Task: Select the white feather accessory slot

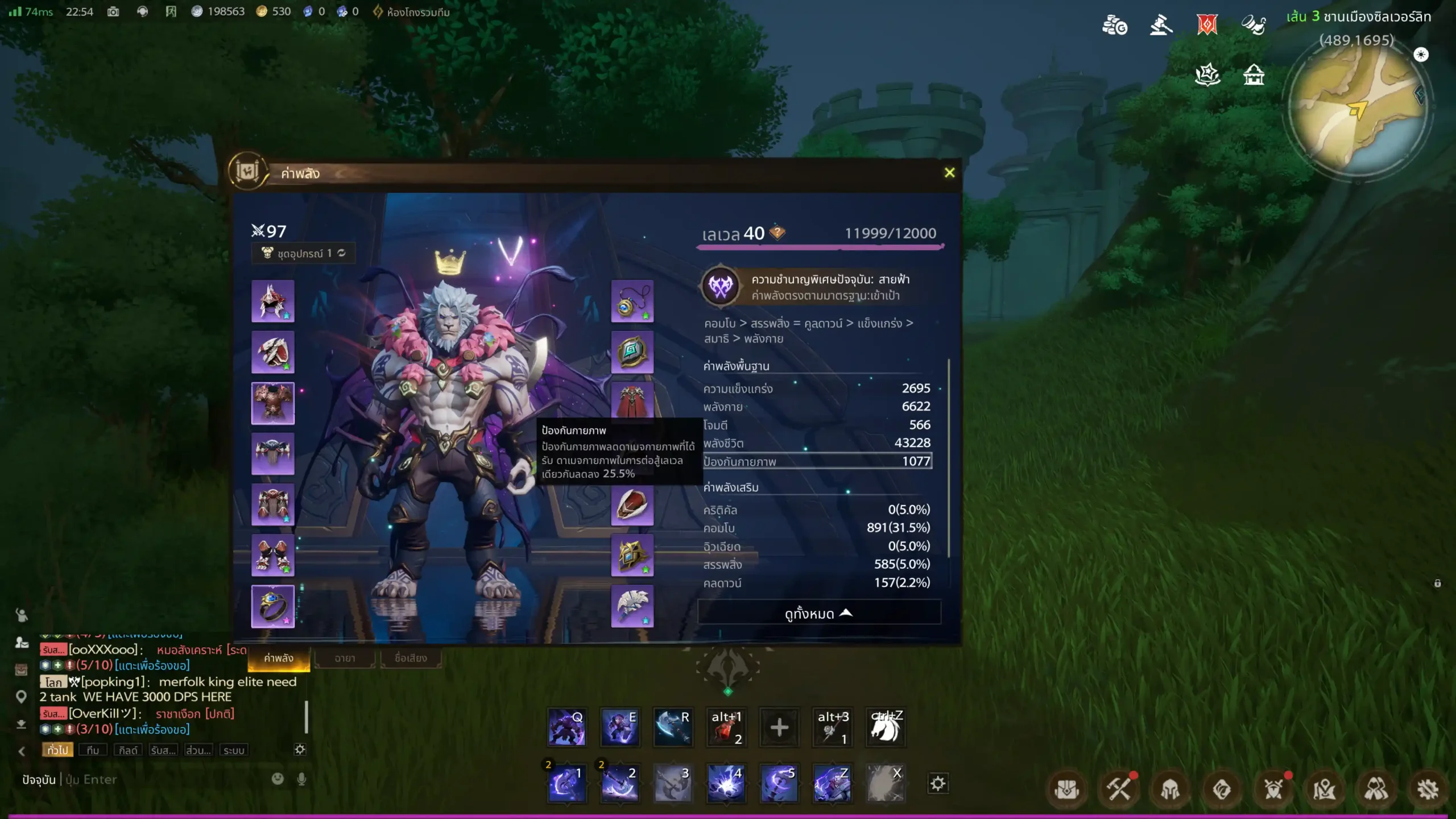Action: [x=632, y=606]
